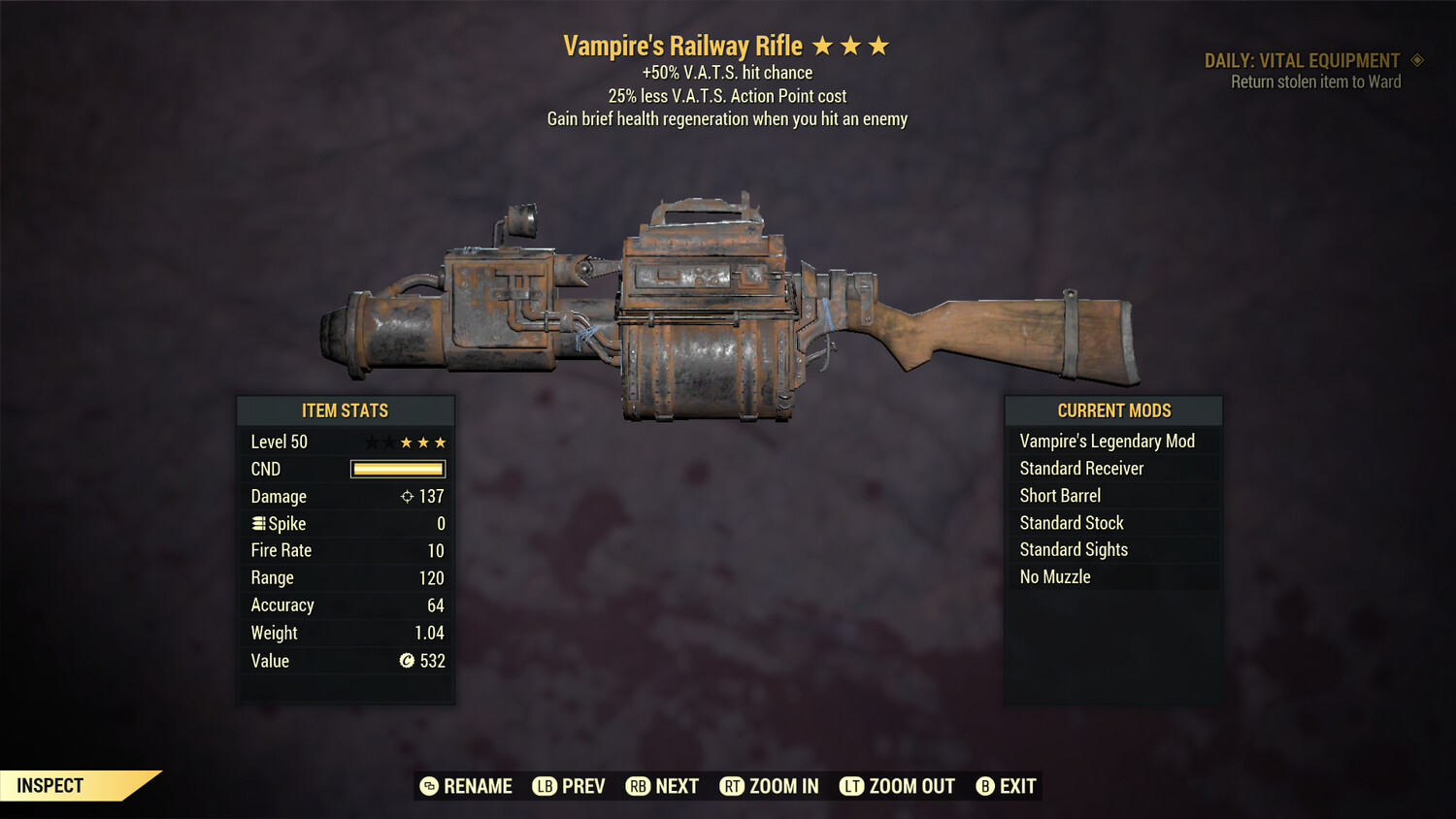Click the INSPECT banner label
This screenshot has width=1456, height=819.
point(49,785)
